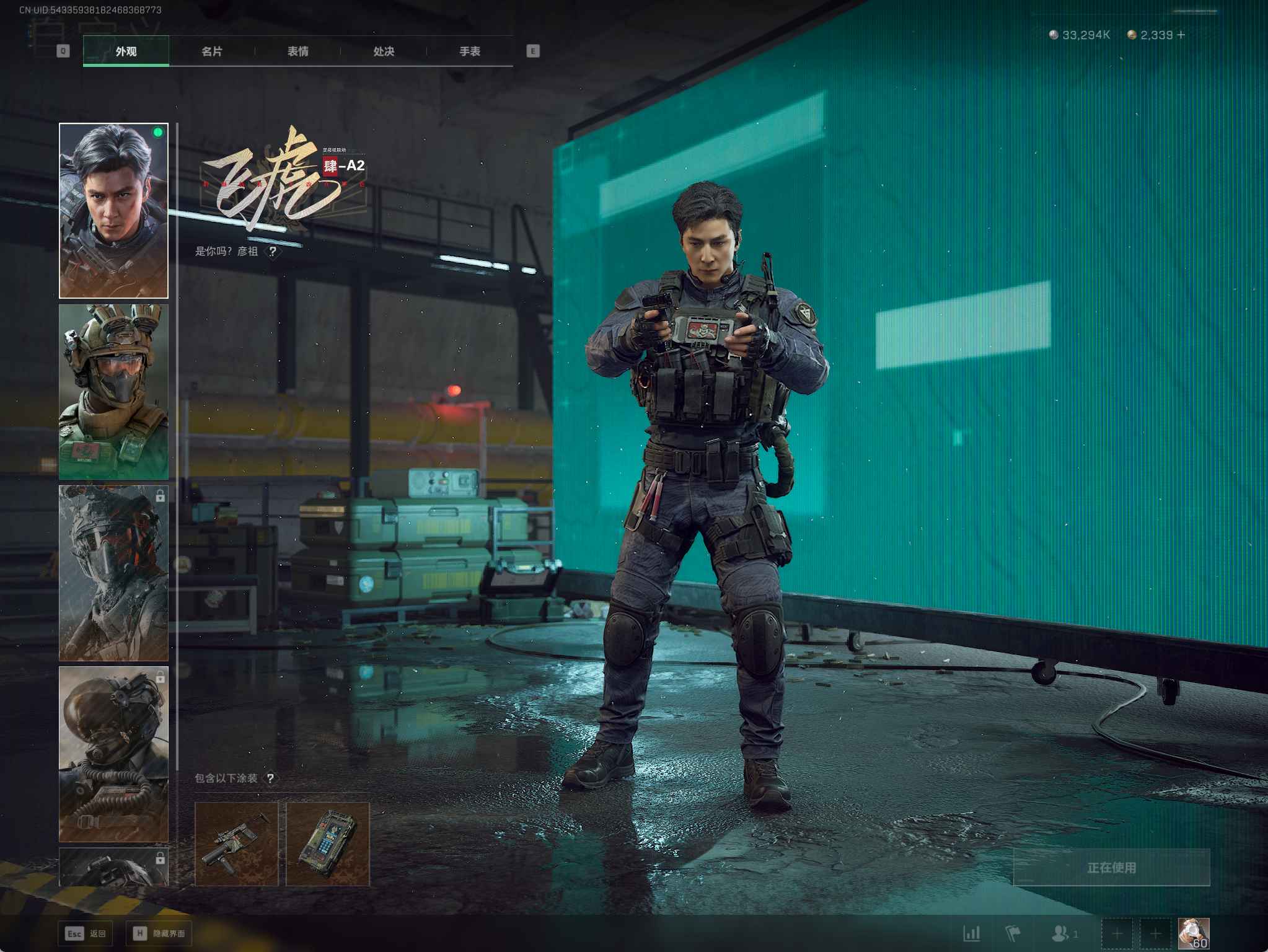Add currency with the plus beside 2,339

point(1181,35)
